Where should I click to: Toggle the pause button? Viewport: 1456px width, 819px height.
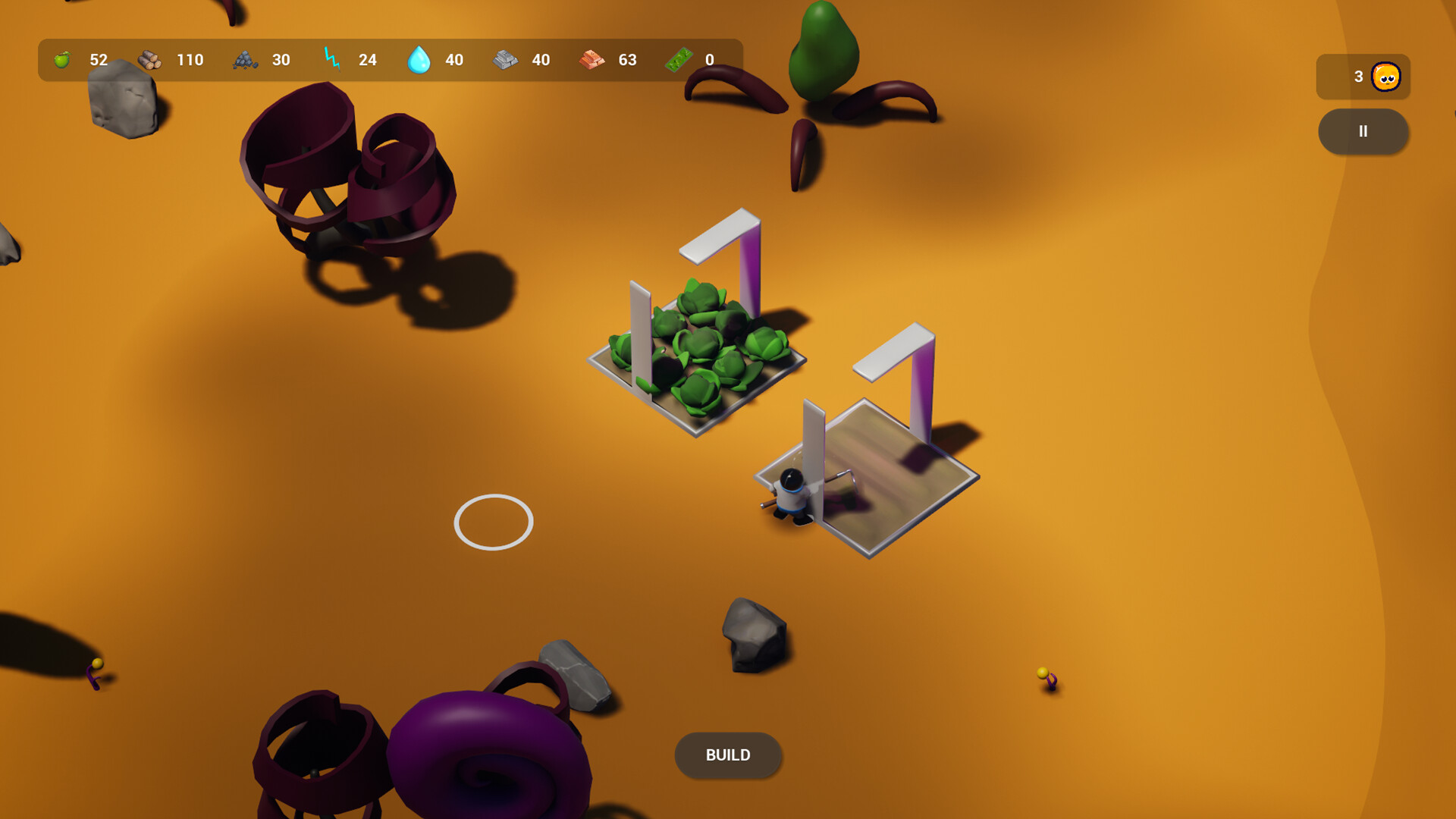tap(1363, 131)
